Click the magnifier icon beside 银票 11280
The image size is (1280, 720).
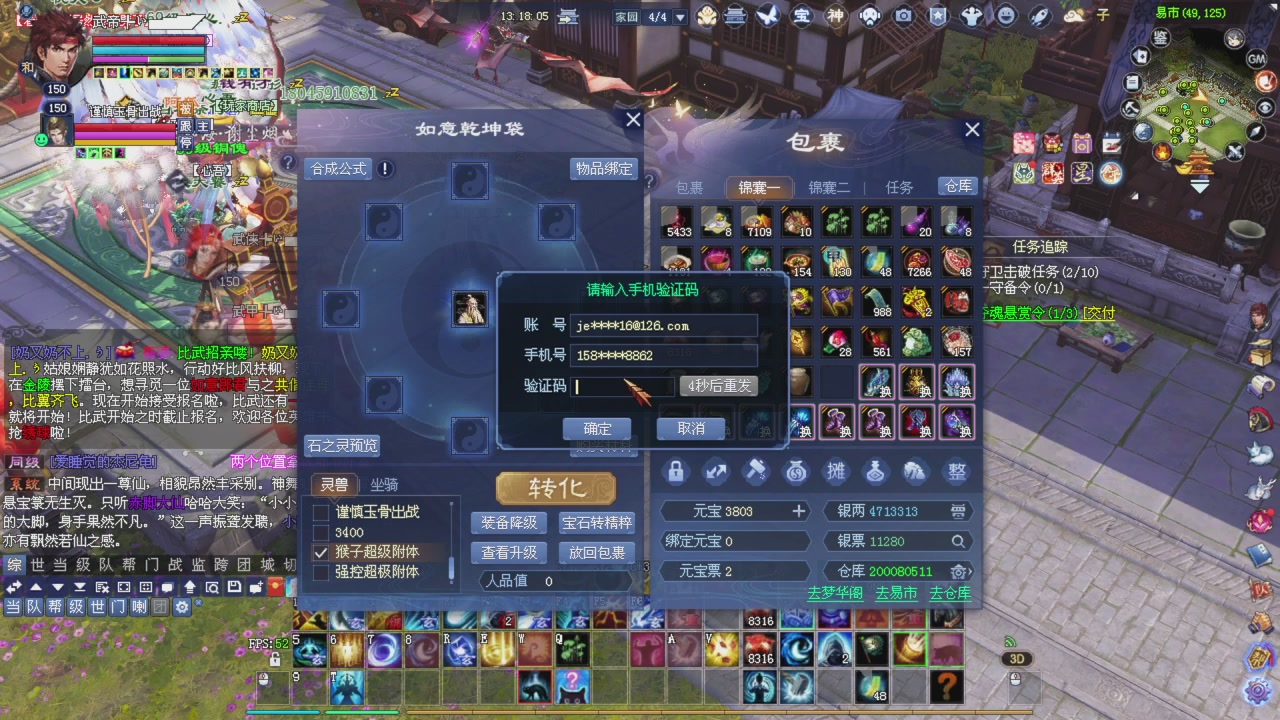click(x=958, y=540)
